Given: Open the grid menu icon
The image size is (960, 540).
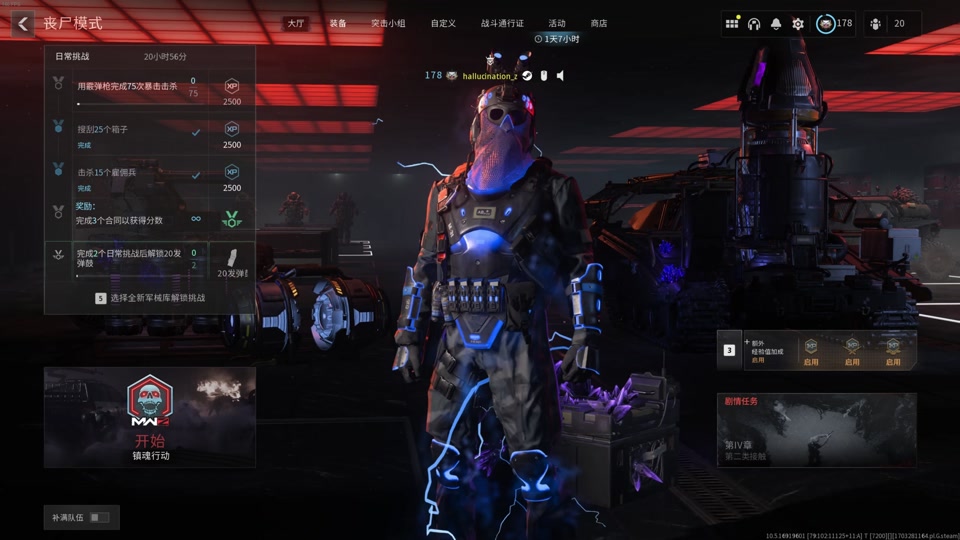Looking at the screenshot, I should click(732, 24).
